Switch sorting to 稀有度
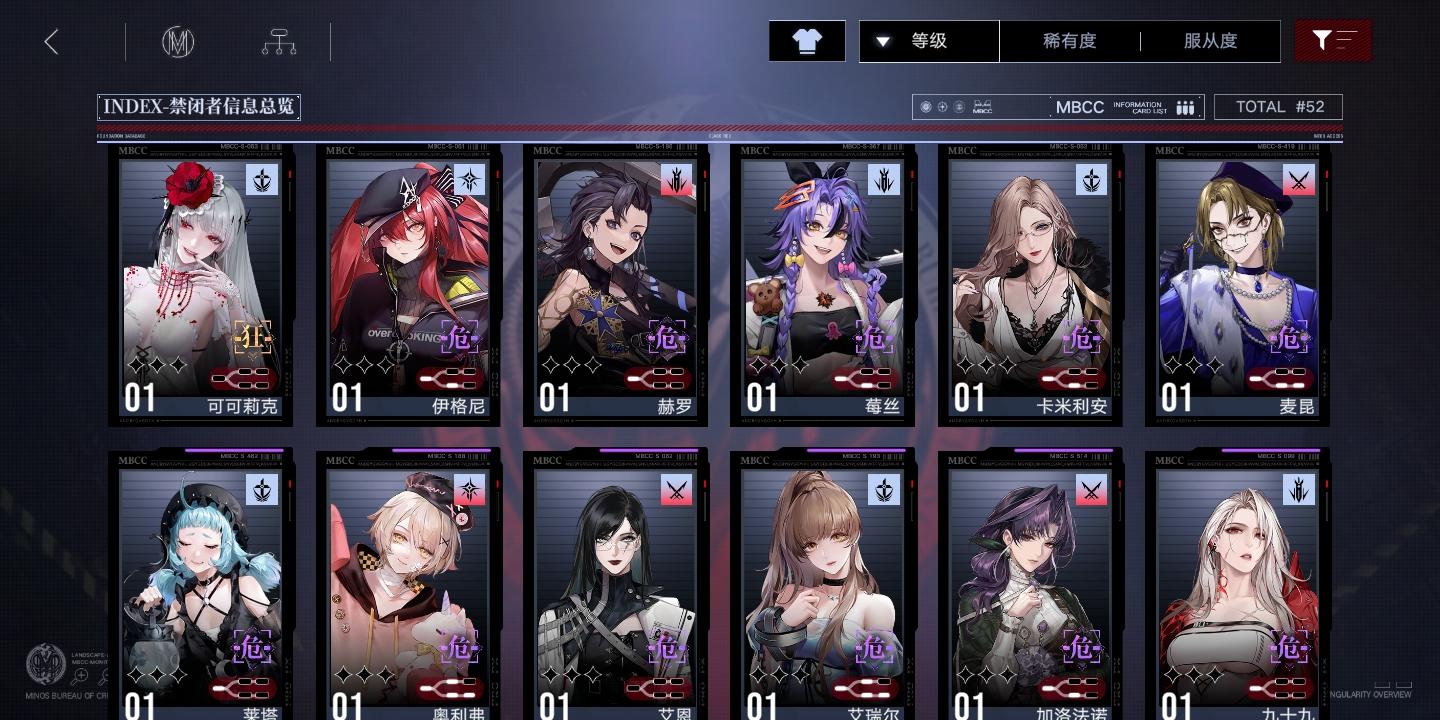Image resolution: width=1440 pixels, height=720 pixels. 1071,41
